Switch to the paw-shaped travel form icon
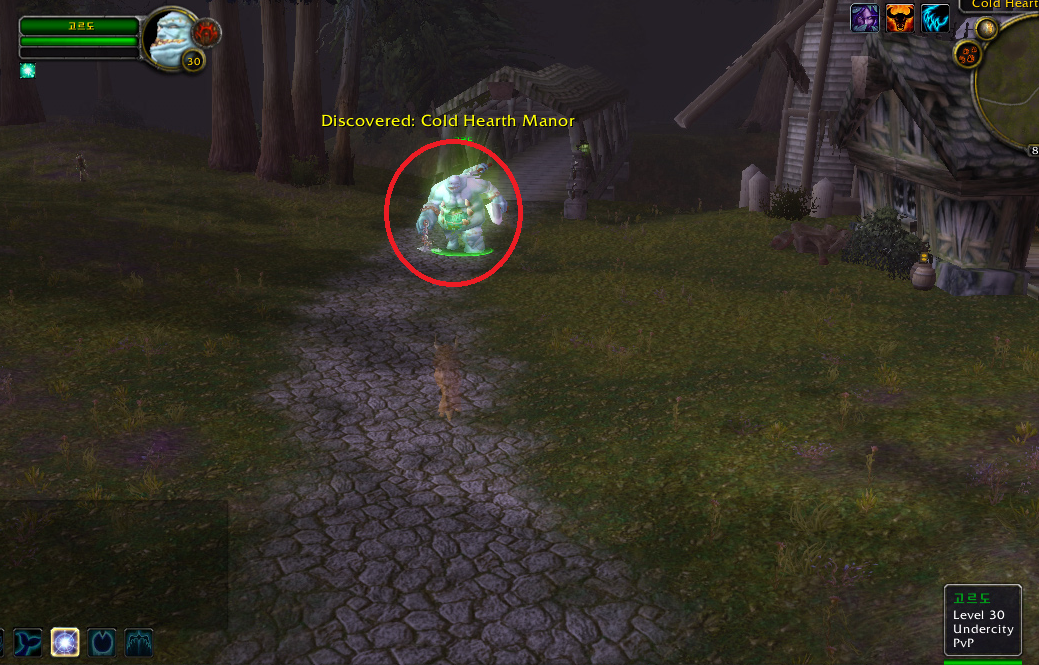The image size is (1039, 665). coord(102,641)
